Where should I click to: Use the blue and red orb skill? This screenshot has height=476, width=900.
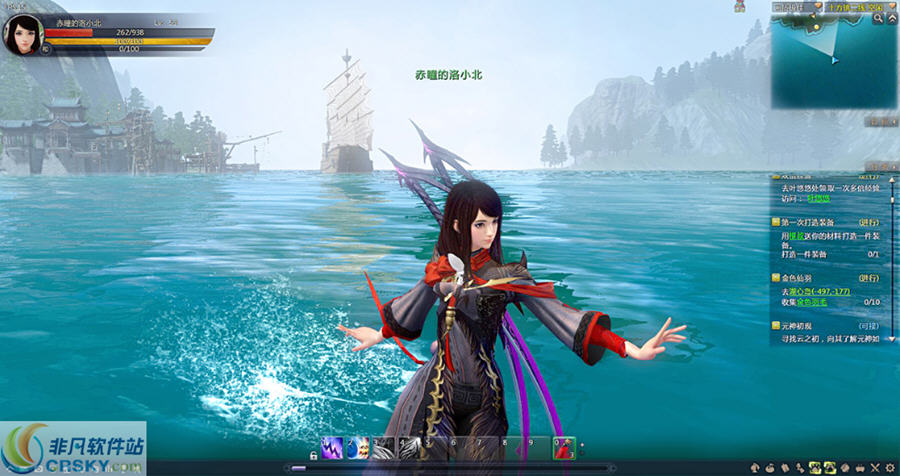(358, 448)
